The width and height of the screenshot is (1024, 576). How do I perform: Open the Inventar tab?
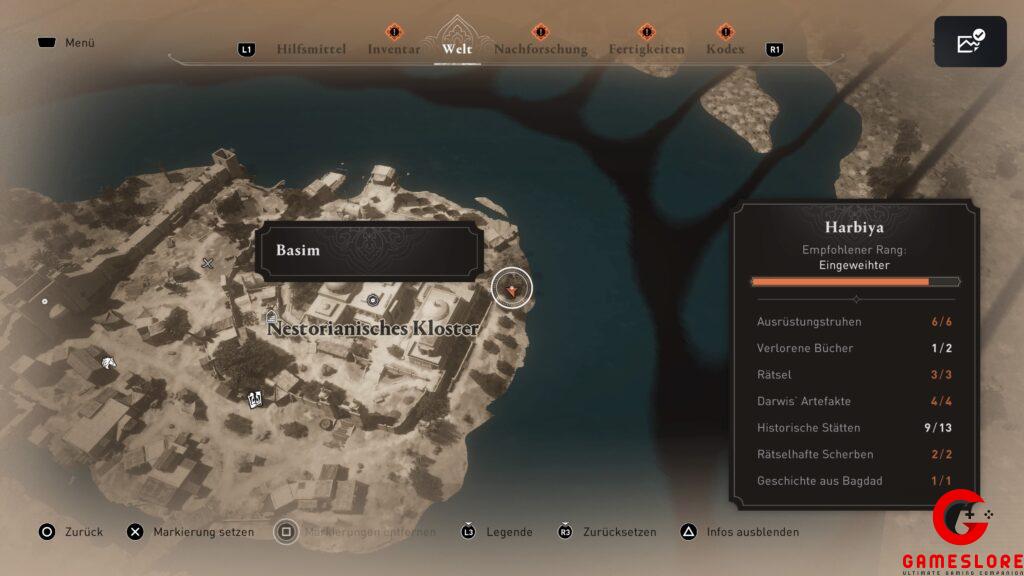[394, 49]
